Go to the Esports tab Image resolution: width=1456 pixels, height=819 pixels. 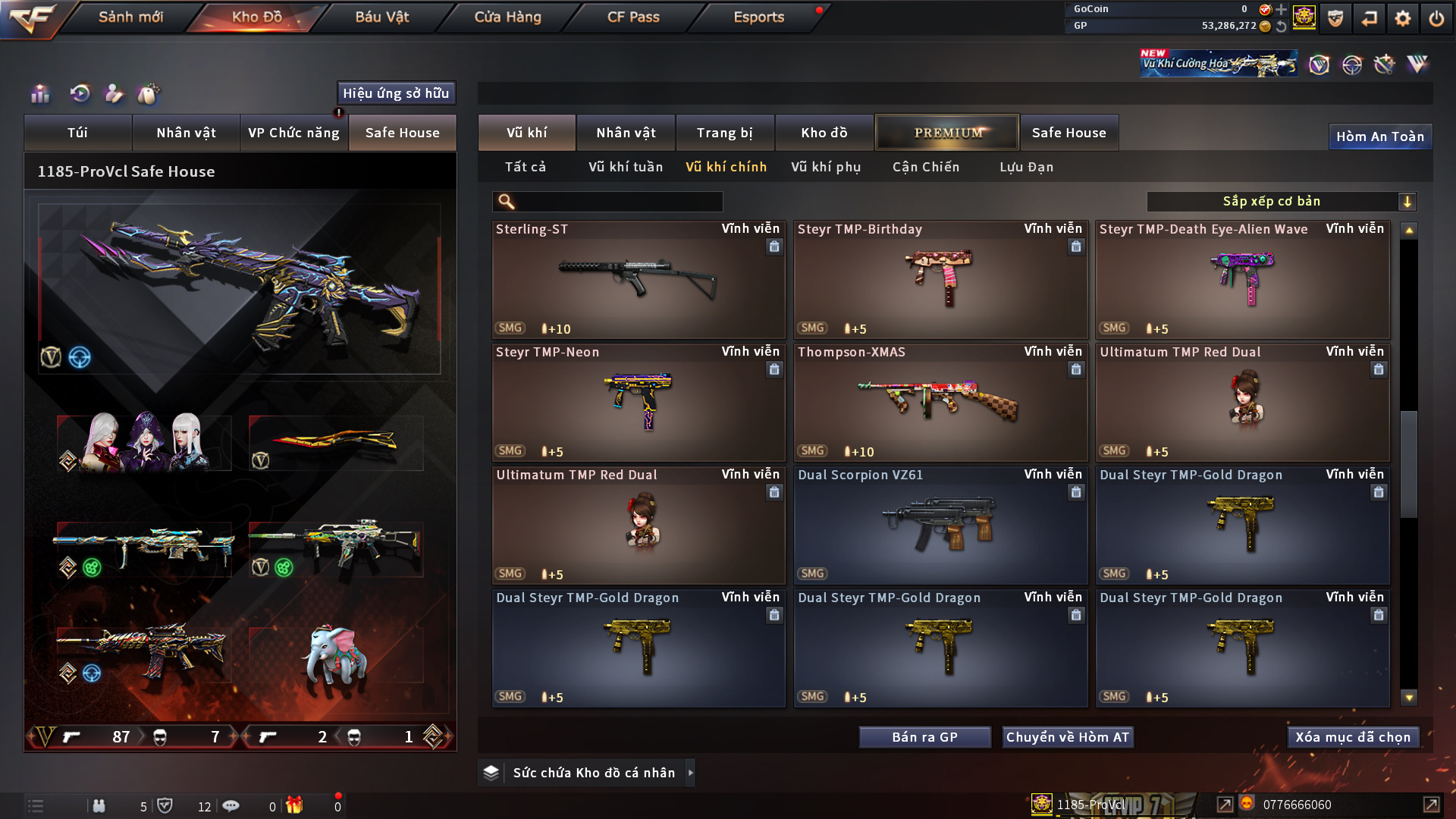(758, 17)
